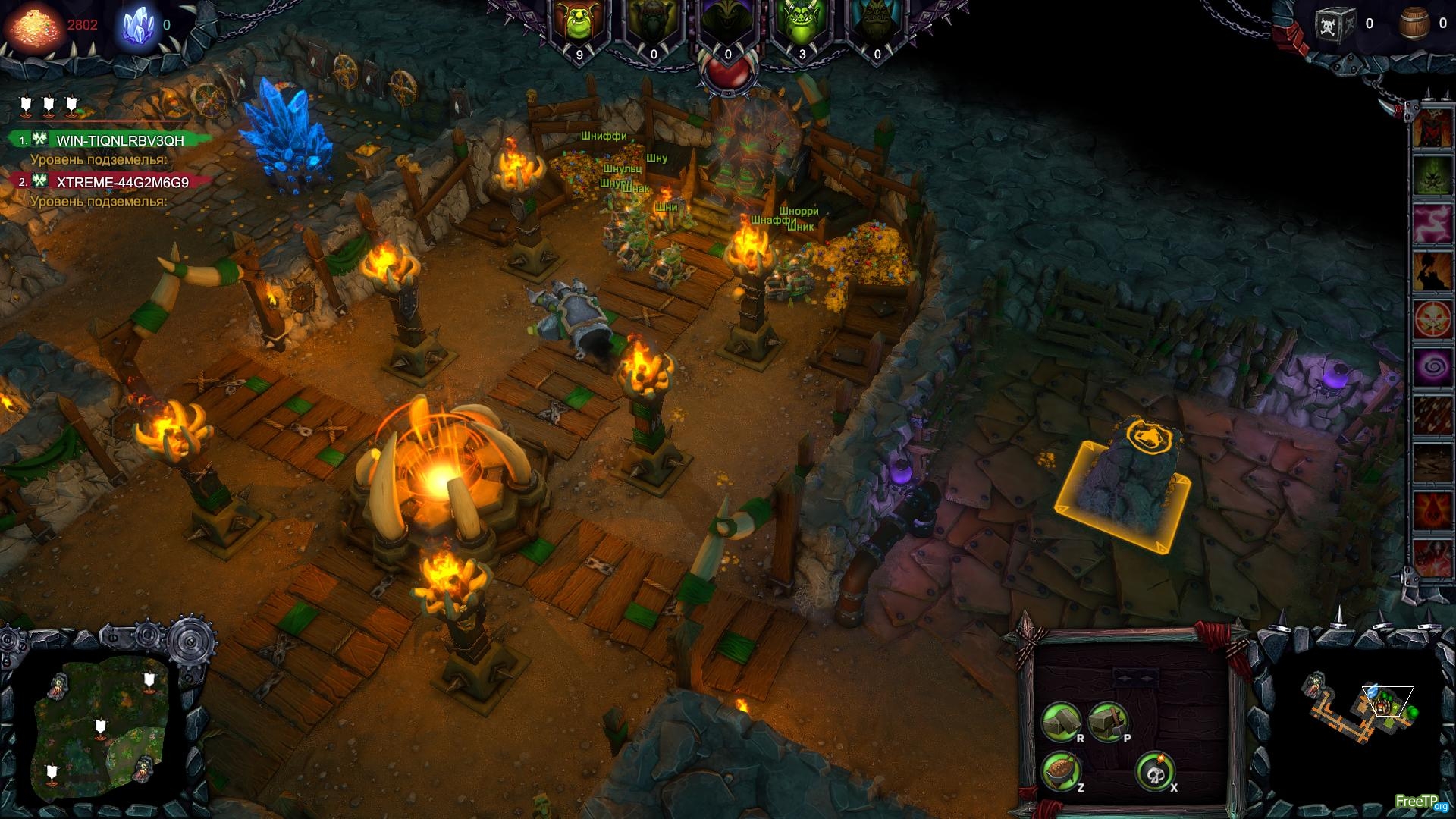Image resolution: width=1456 pixels, height=819 pixels.
Task: Click the skull-and-crossbones crate icon
Action: [1335, 24]
